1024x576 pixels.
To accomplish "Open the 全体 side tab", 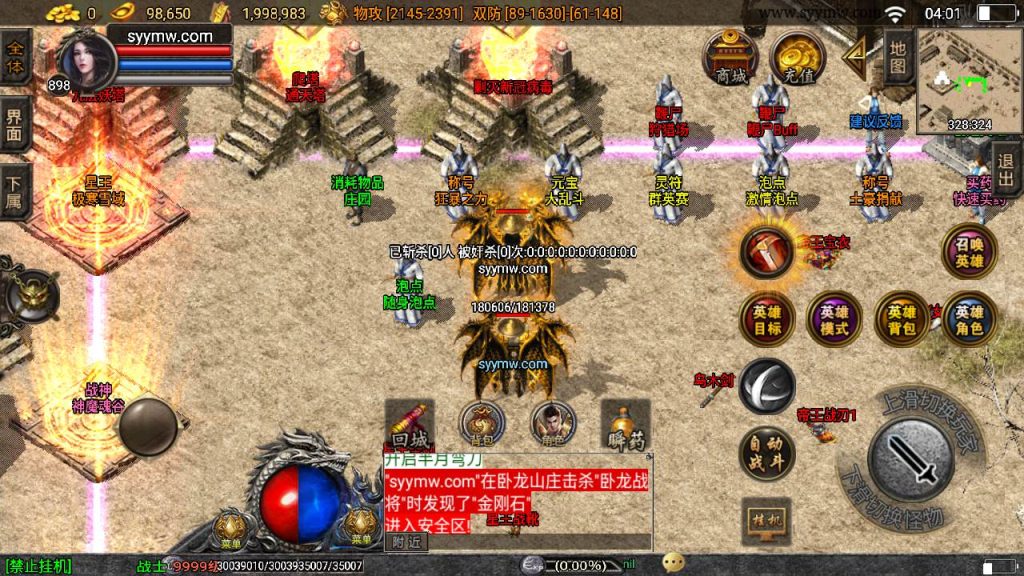I will tap(16, 55).
